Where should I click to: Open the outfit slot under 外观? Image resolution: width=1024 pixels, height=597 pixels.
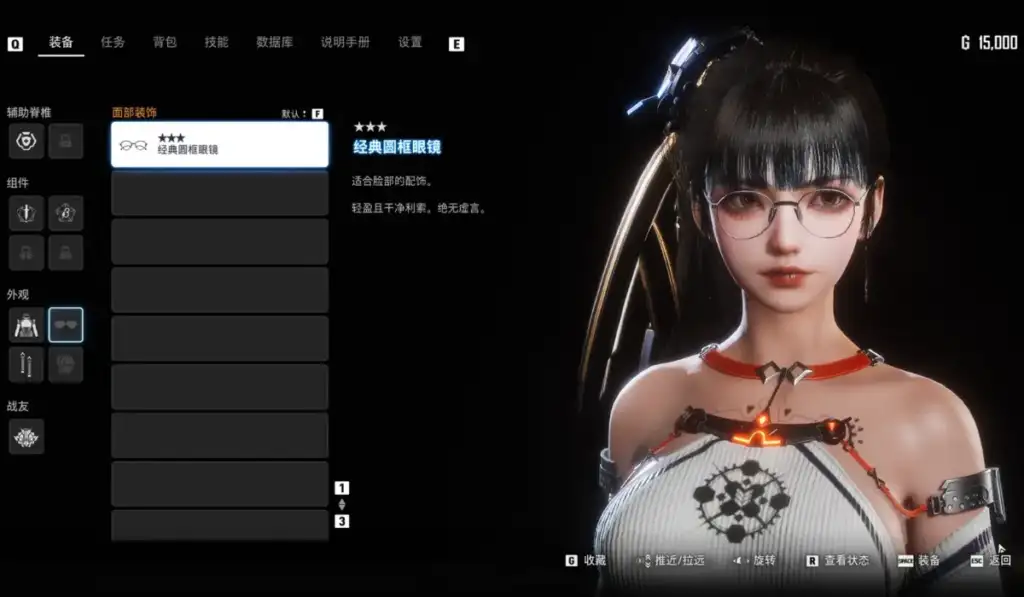[x=26, y=325]
